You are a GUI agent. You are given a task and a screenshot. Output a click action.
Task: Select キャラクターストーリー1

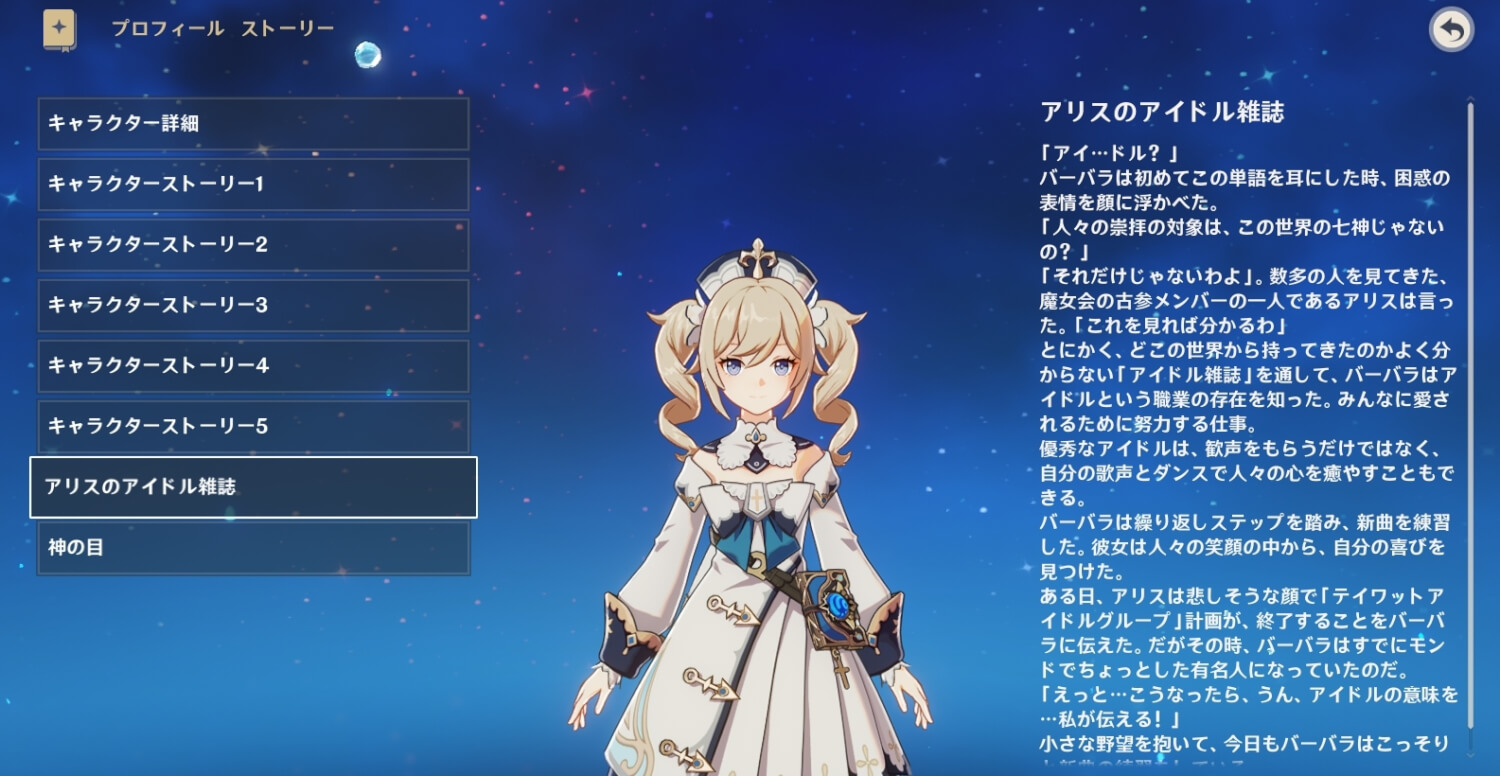click(x=253, y=185)
